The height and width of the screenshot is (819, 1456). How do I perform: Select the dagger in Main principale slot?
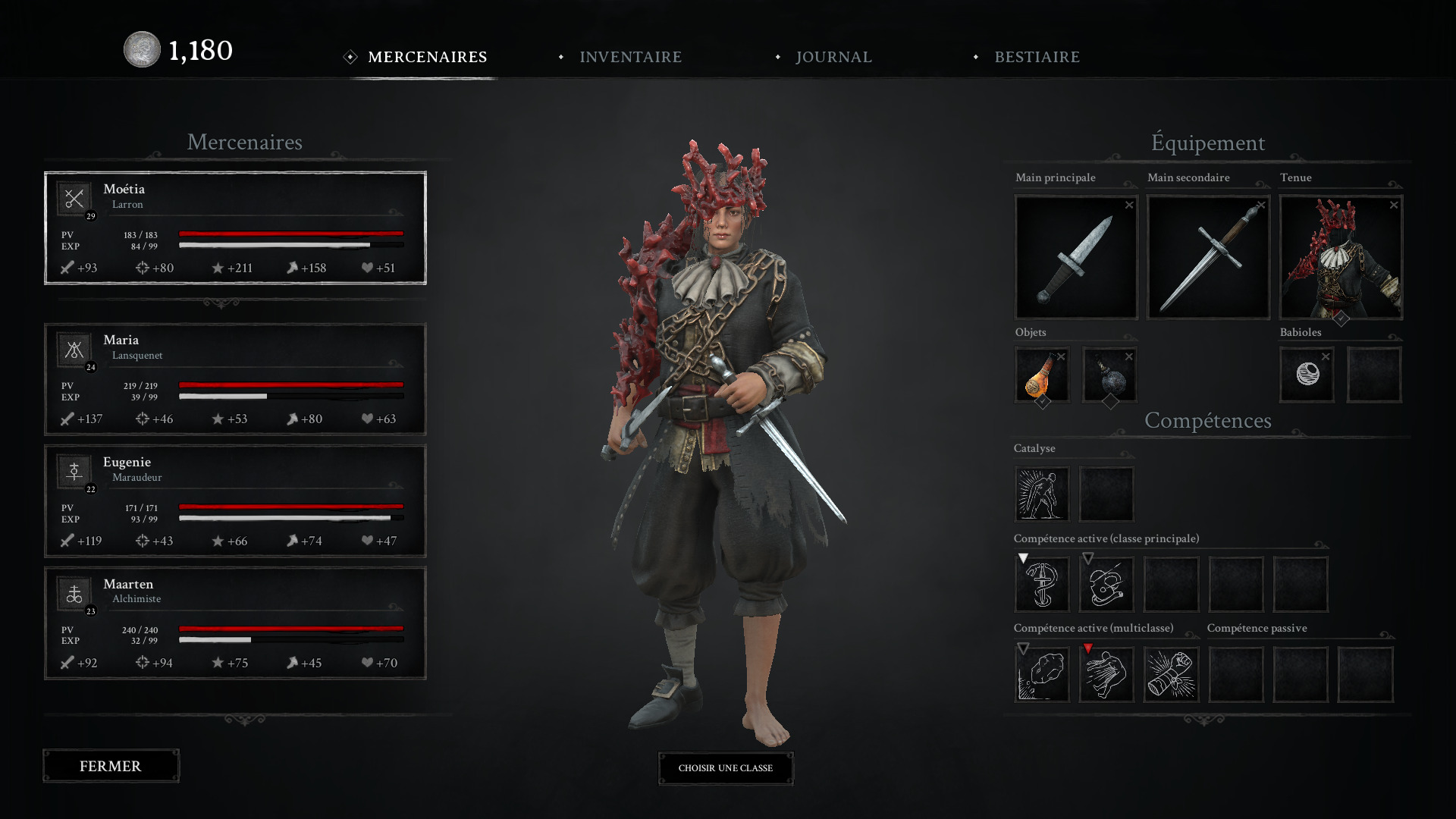pos(1075,258)
